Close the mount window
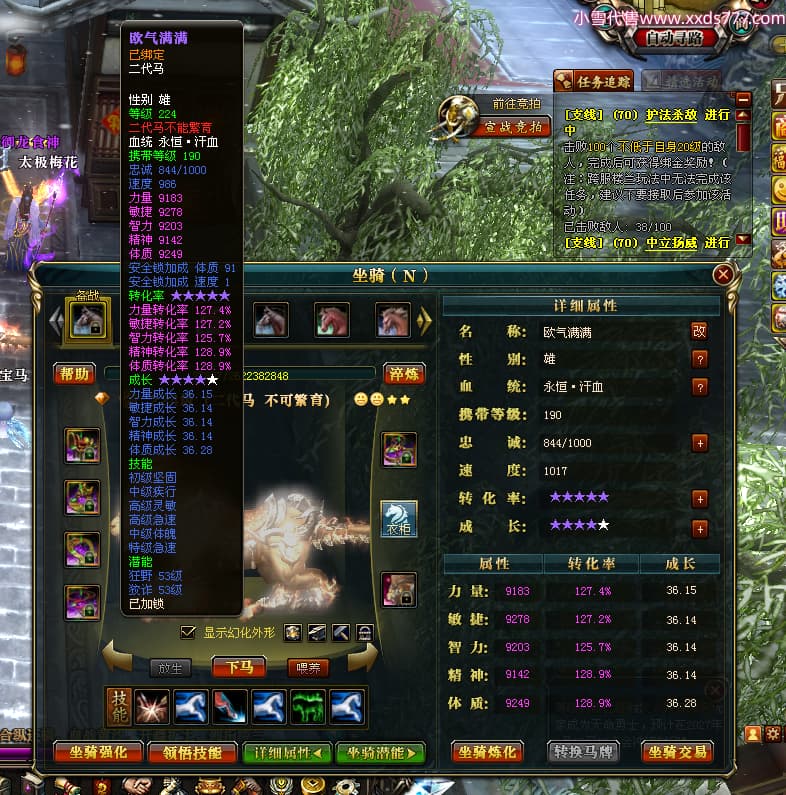This screenshot has height=795, width=786. click(x=723, y=275)
